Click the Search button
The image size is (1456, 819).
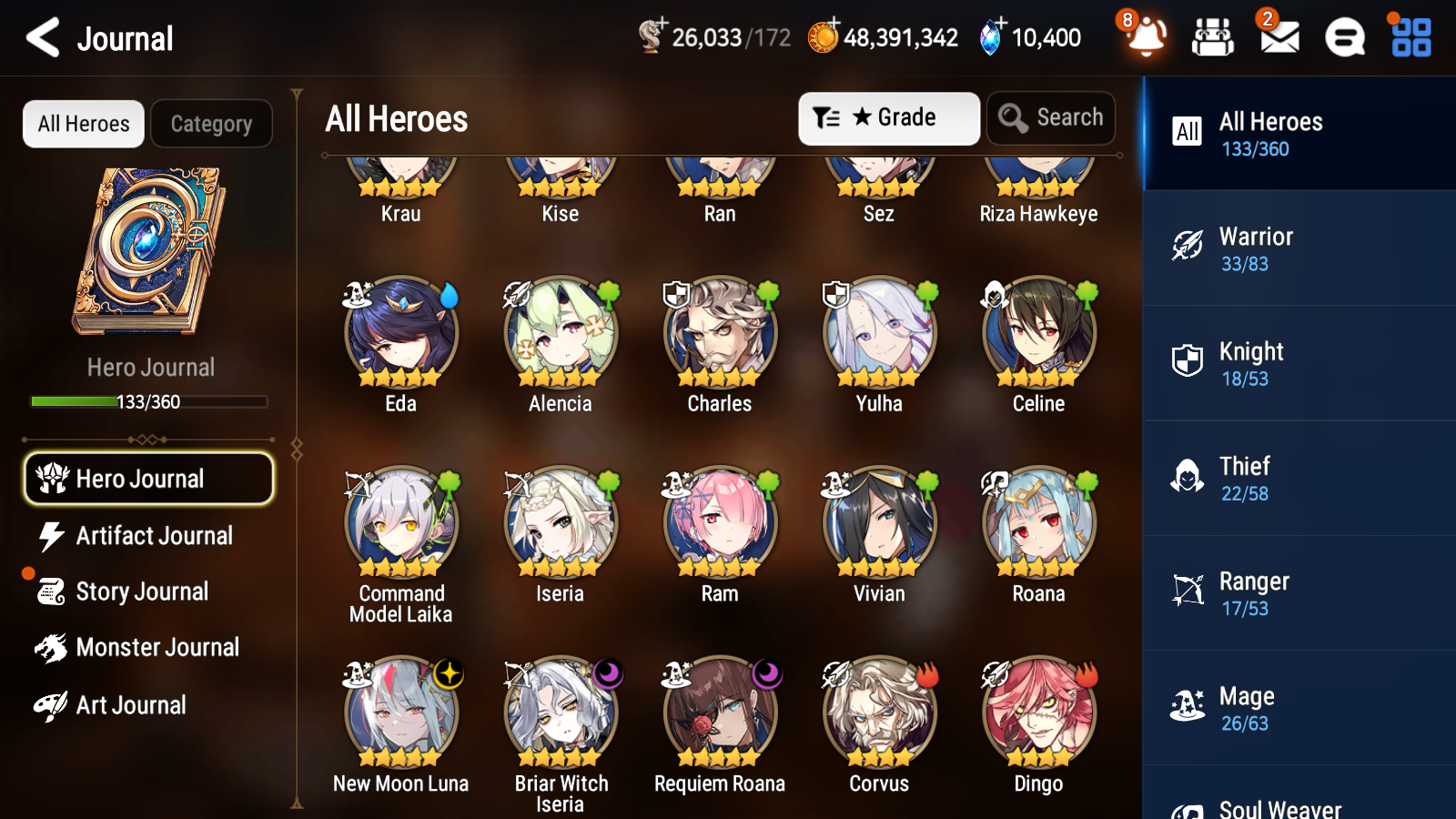1051,117
